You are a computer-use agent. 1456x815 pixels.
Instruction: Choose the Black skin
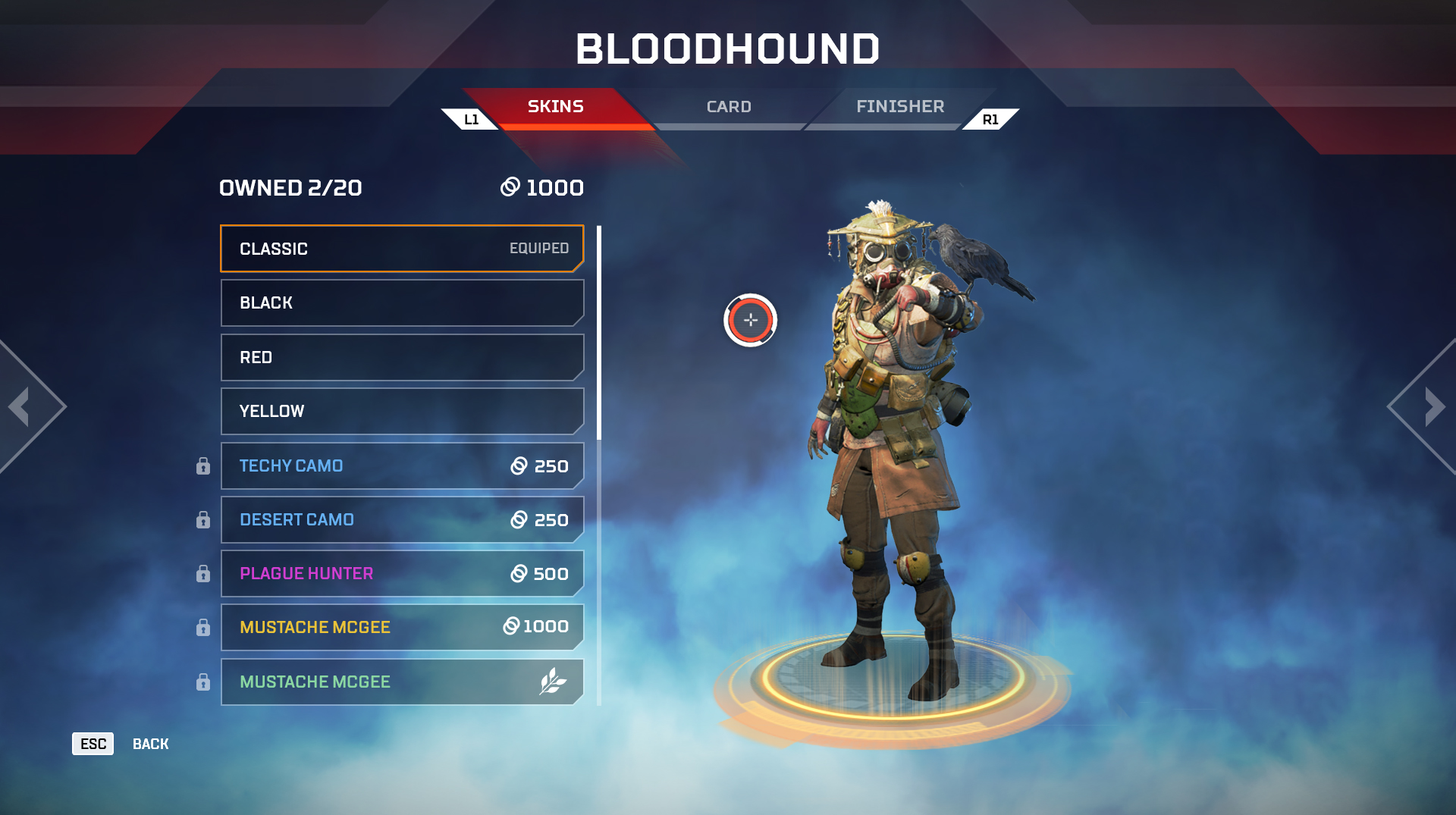[x=402, y=303]
